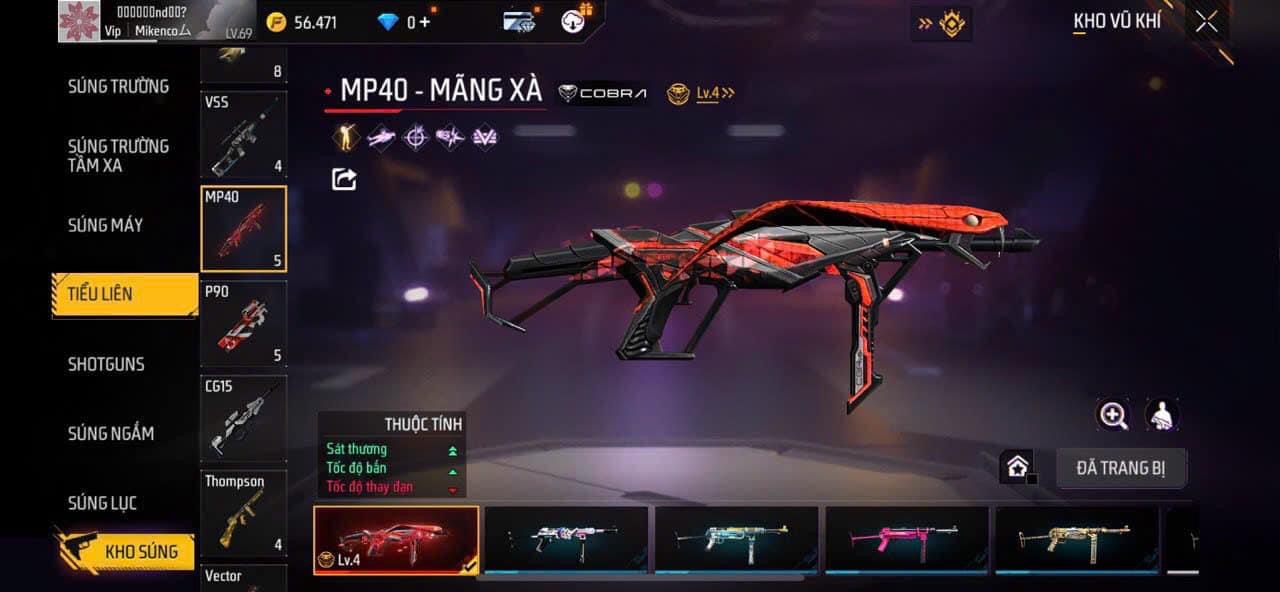Select the Súng Máy category

click(106, 225)
